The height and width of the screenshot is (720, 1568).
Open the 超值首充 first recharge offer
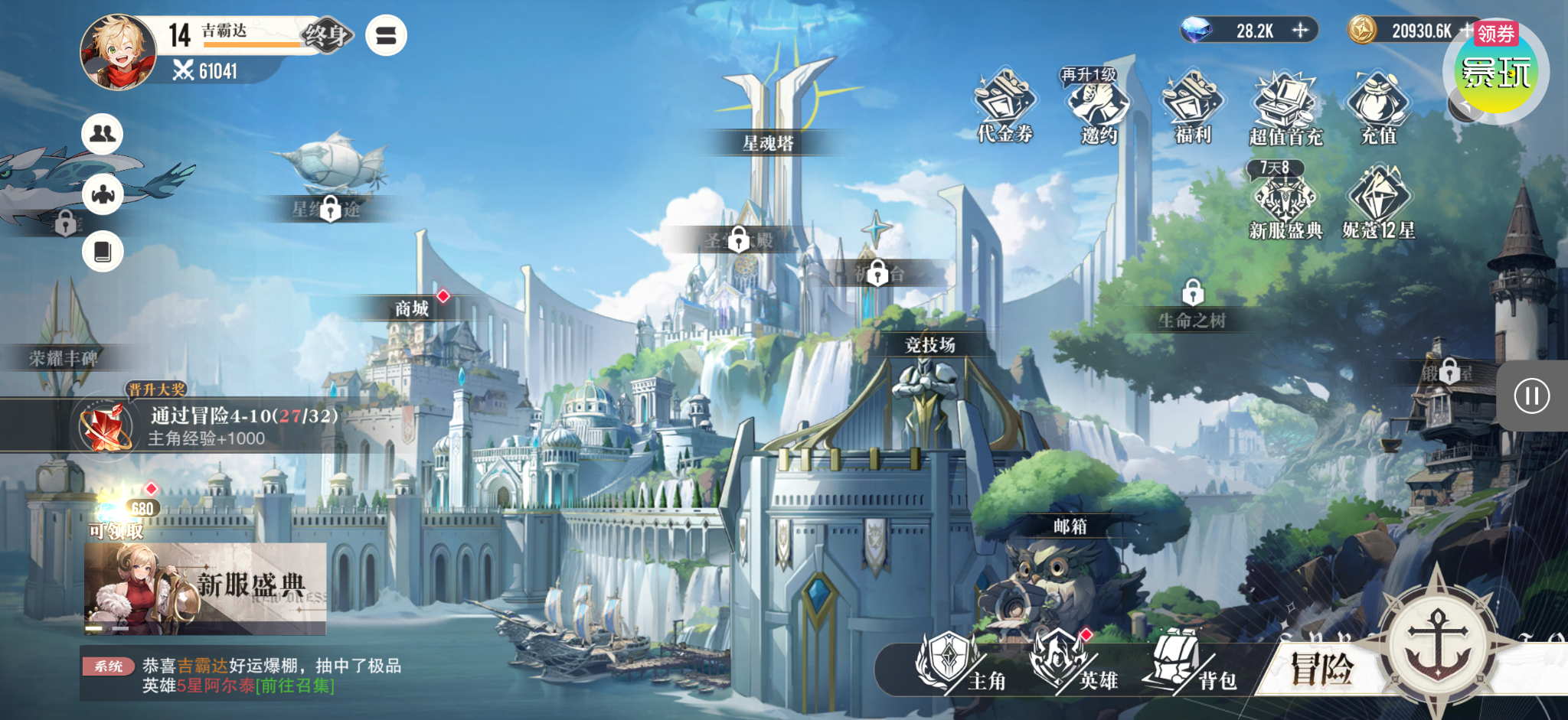(1285, 107)
